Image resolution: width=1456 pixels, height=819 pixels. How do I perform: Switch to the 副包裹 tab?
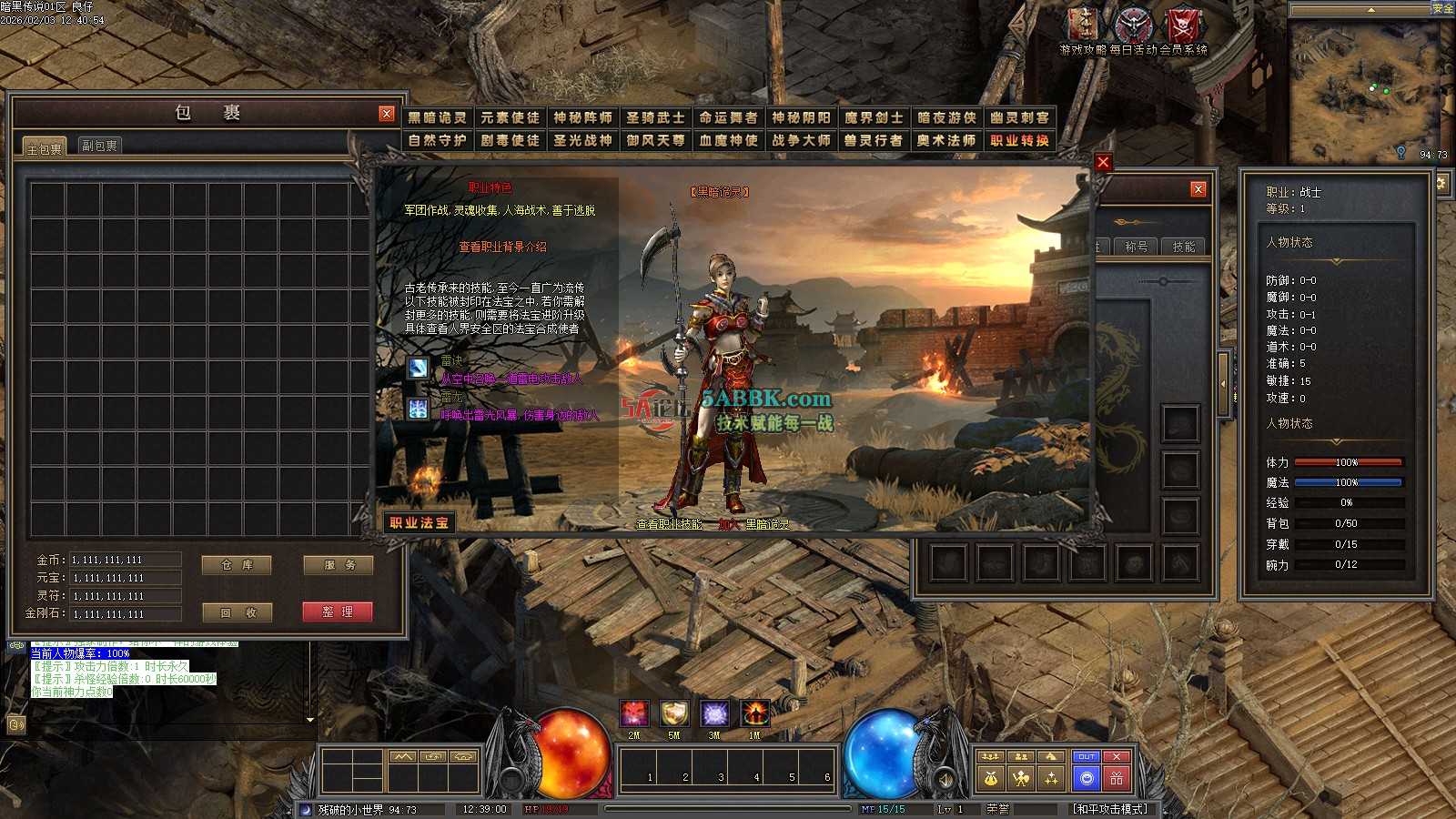tap(99, 146)
